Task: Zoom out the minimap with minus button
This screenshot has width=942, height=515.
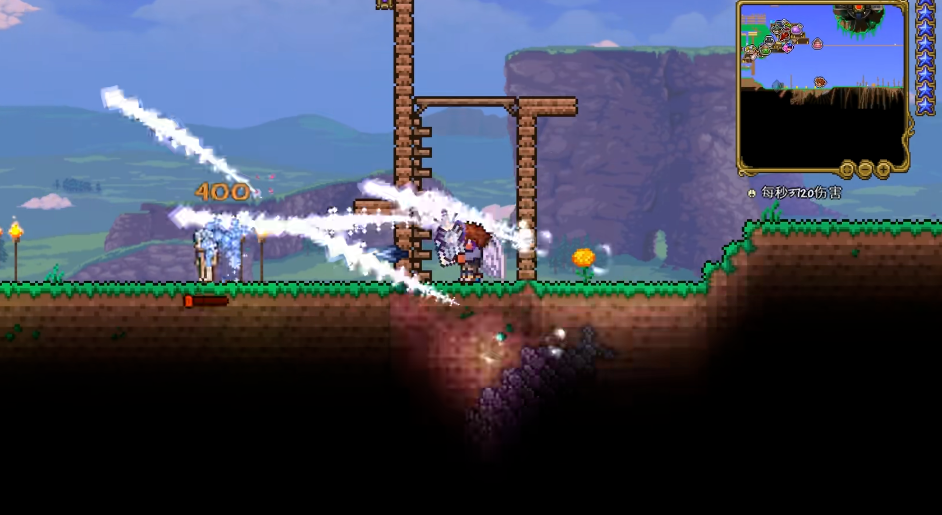Action: click(x=865, y=169)
